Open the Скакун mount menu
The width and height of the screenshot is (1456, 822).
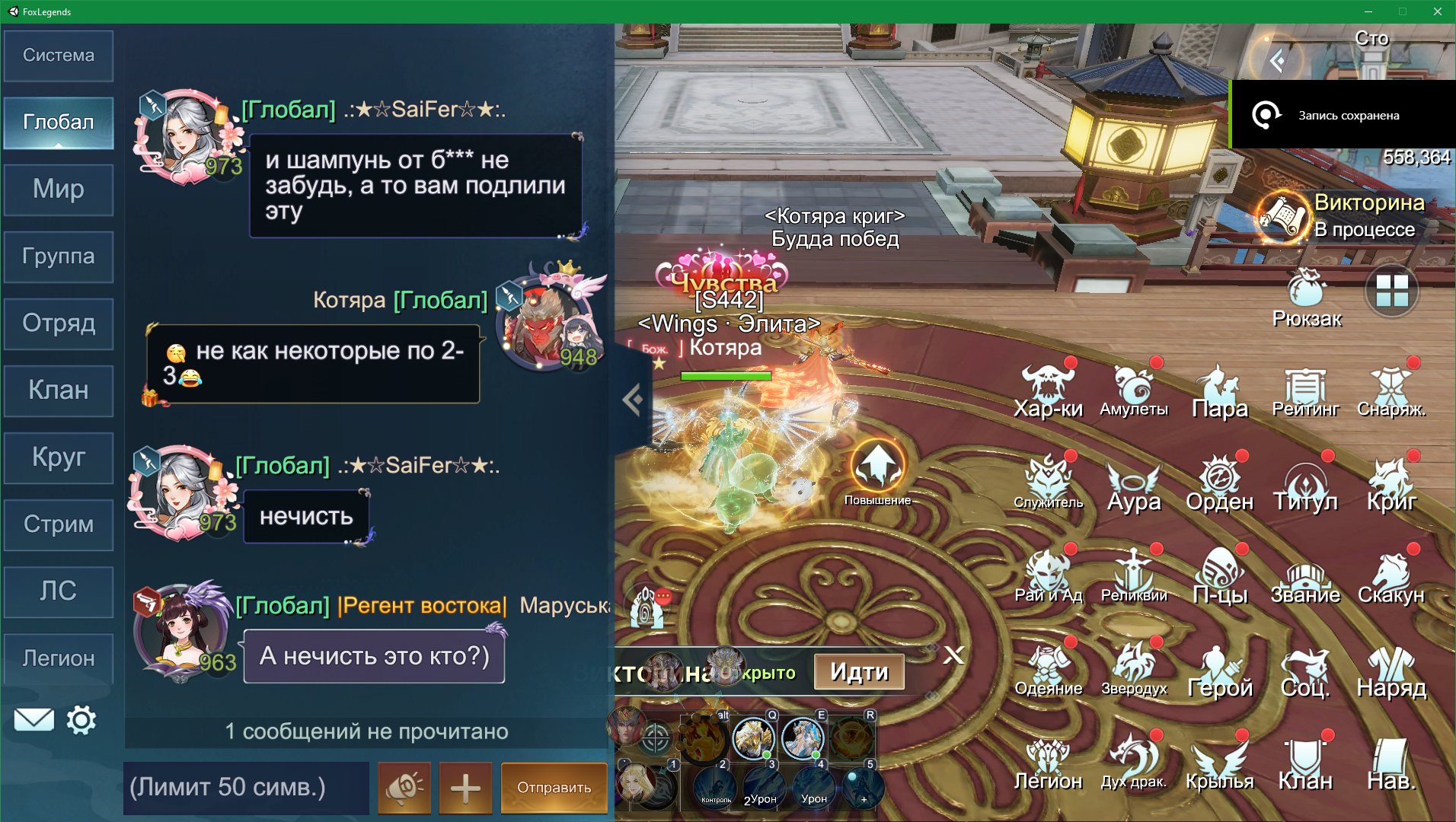coord(1391,577)
